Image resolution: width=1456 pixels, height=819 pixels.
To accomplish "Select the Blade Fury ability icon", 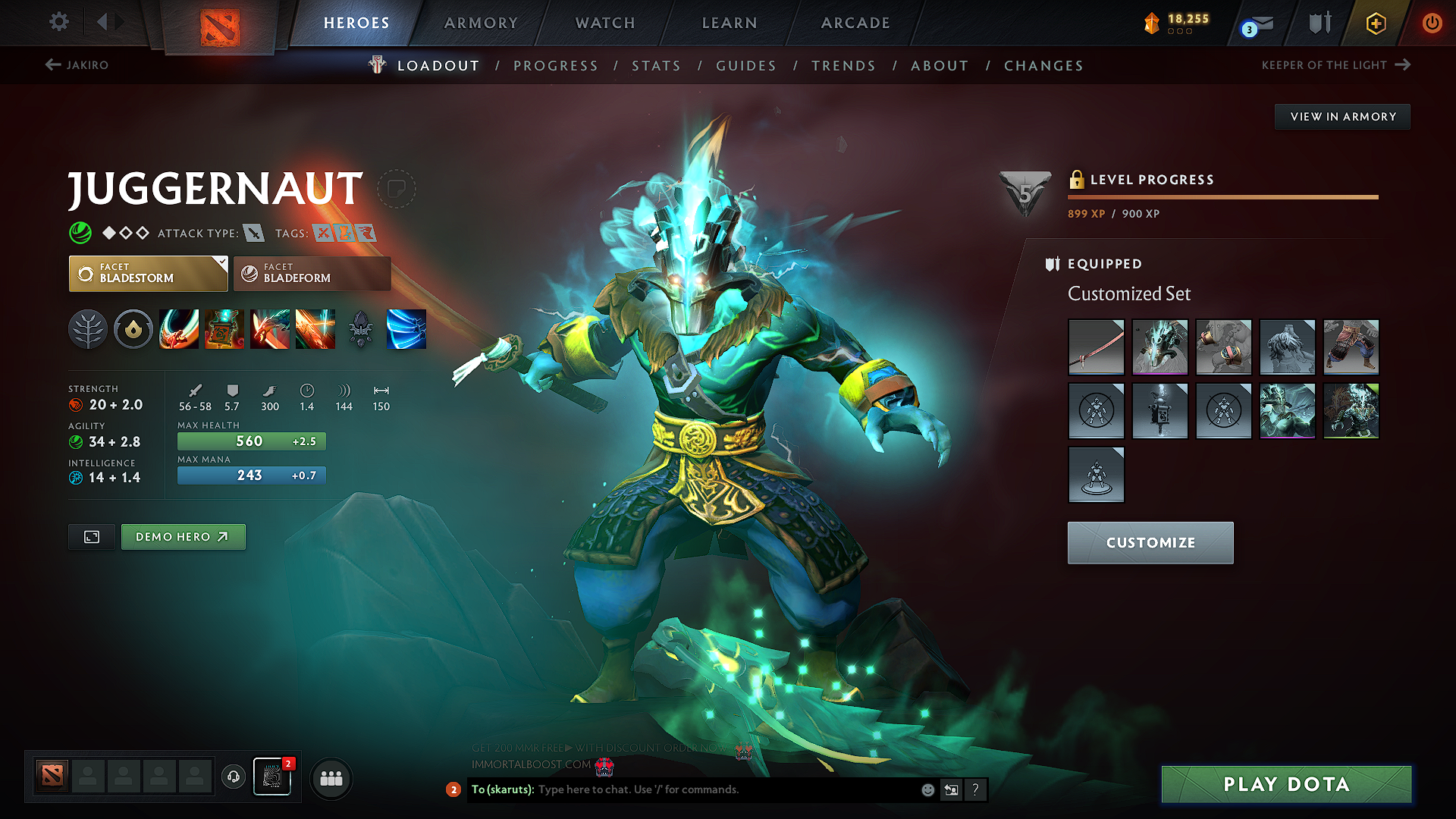I will coord(179,329).
